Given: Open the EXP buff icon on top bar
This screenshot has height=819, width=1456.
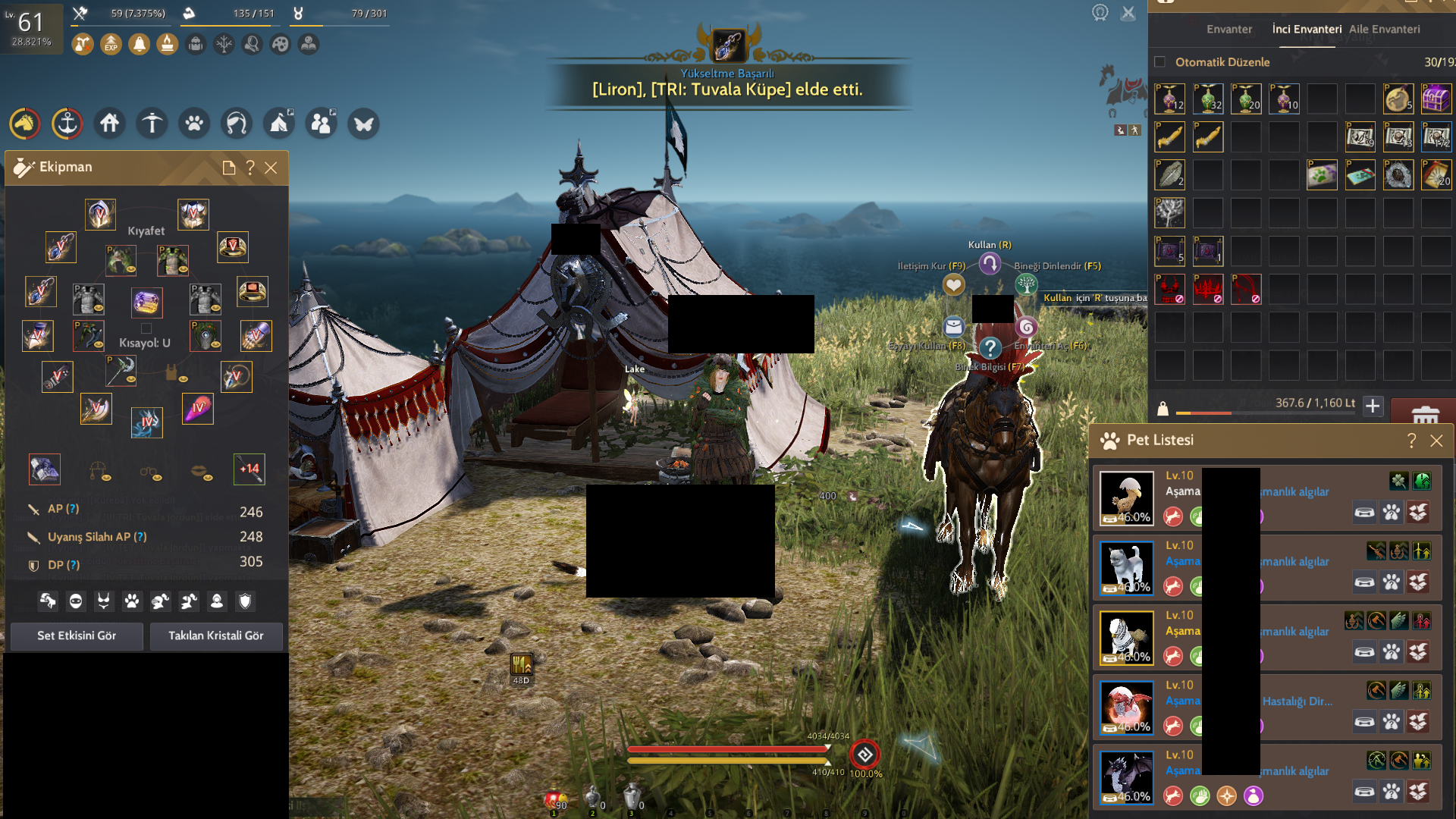Looking at the screenshot, I should [x=110, y=44].
